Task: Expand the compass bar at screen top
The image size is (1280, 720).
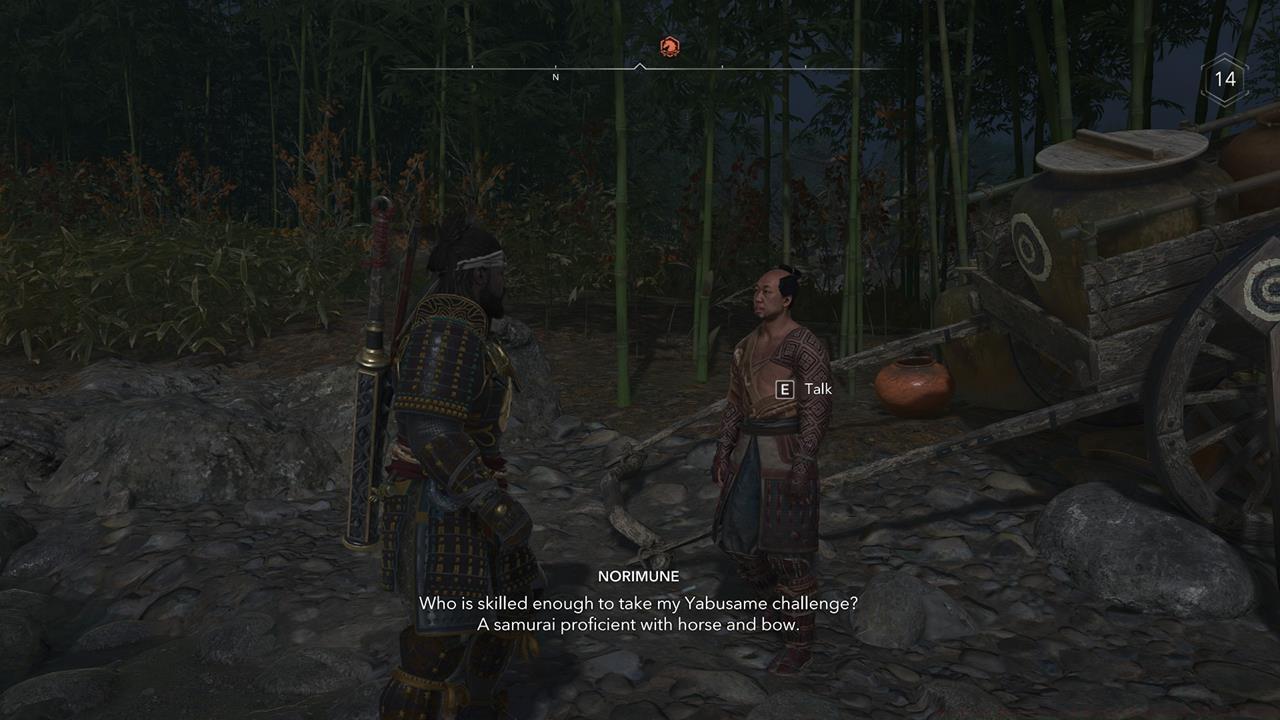Action: [x=640, y=67]
